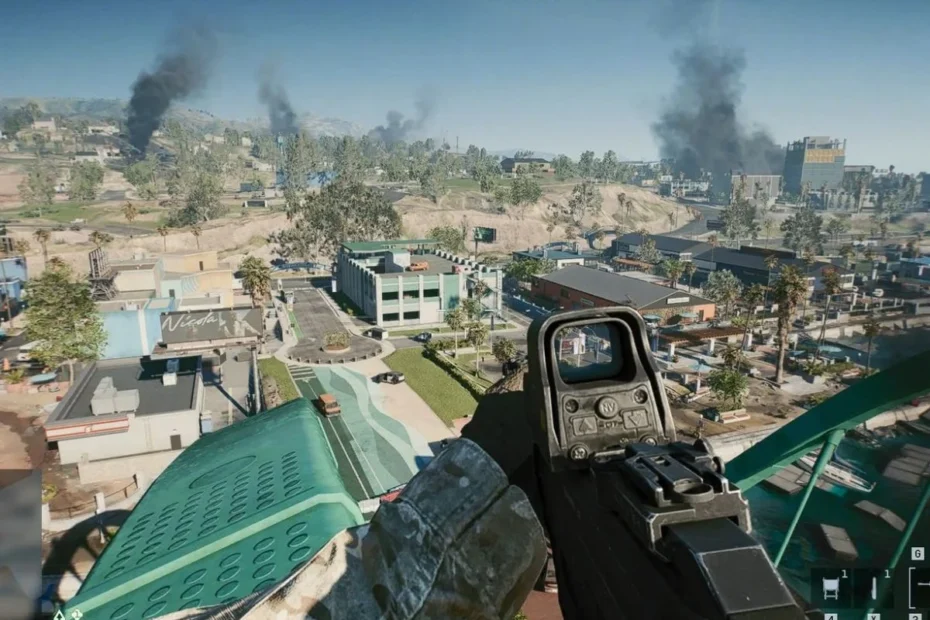930x620 pixels.
Task: Select the bracketed weapon slot
Action: click(917, 588)
